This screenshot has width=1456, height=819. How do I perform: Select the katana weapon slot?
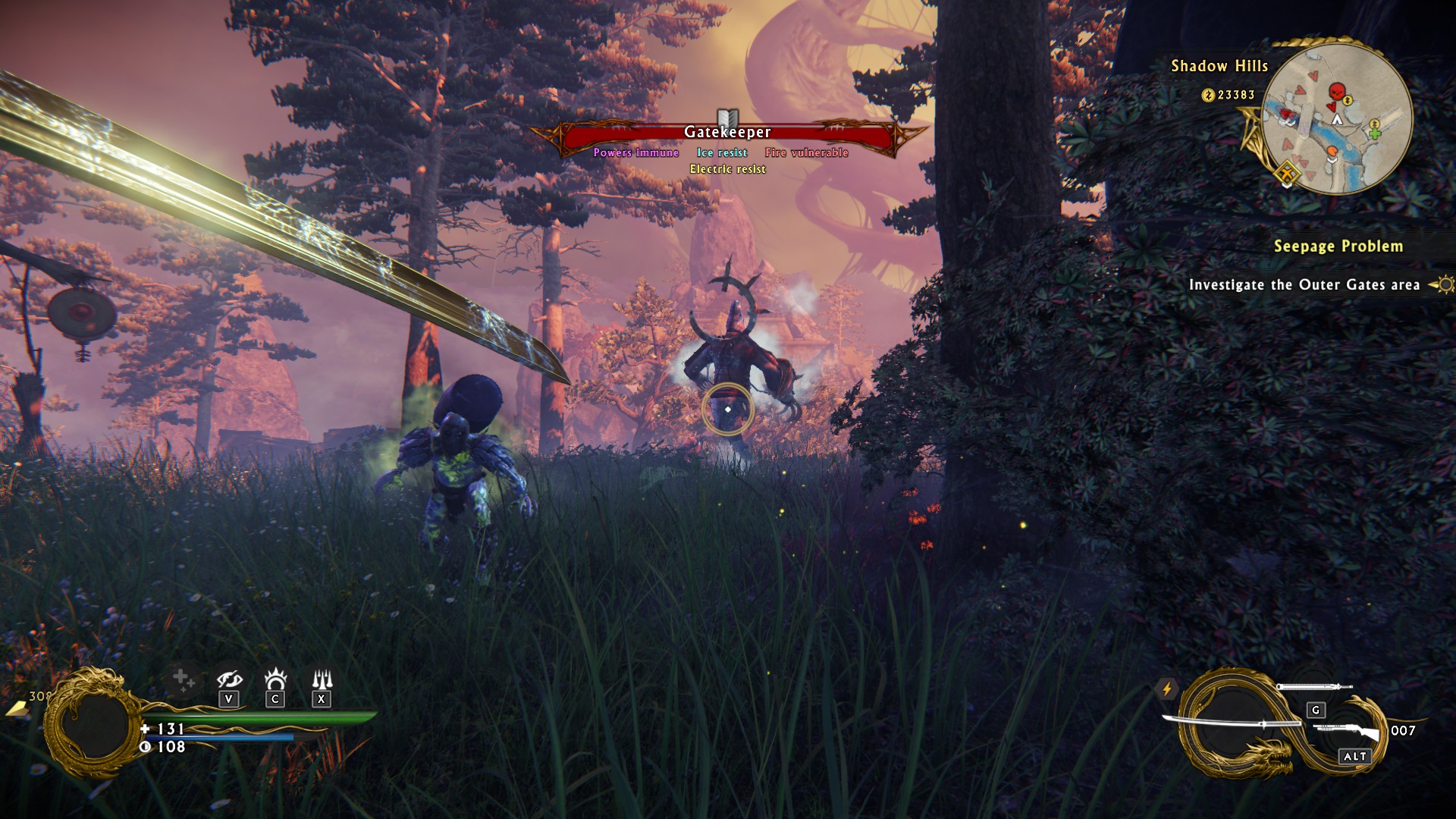1228,723
